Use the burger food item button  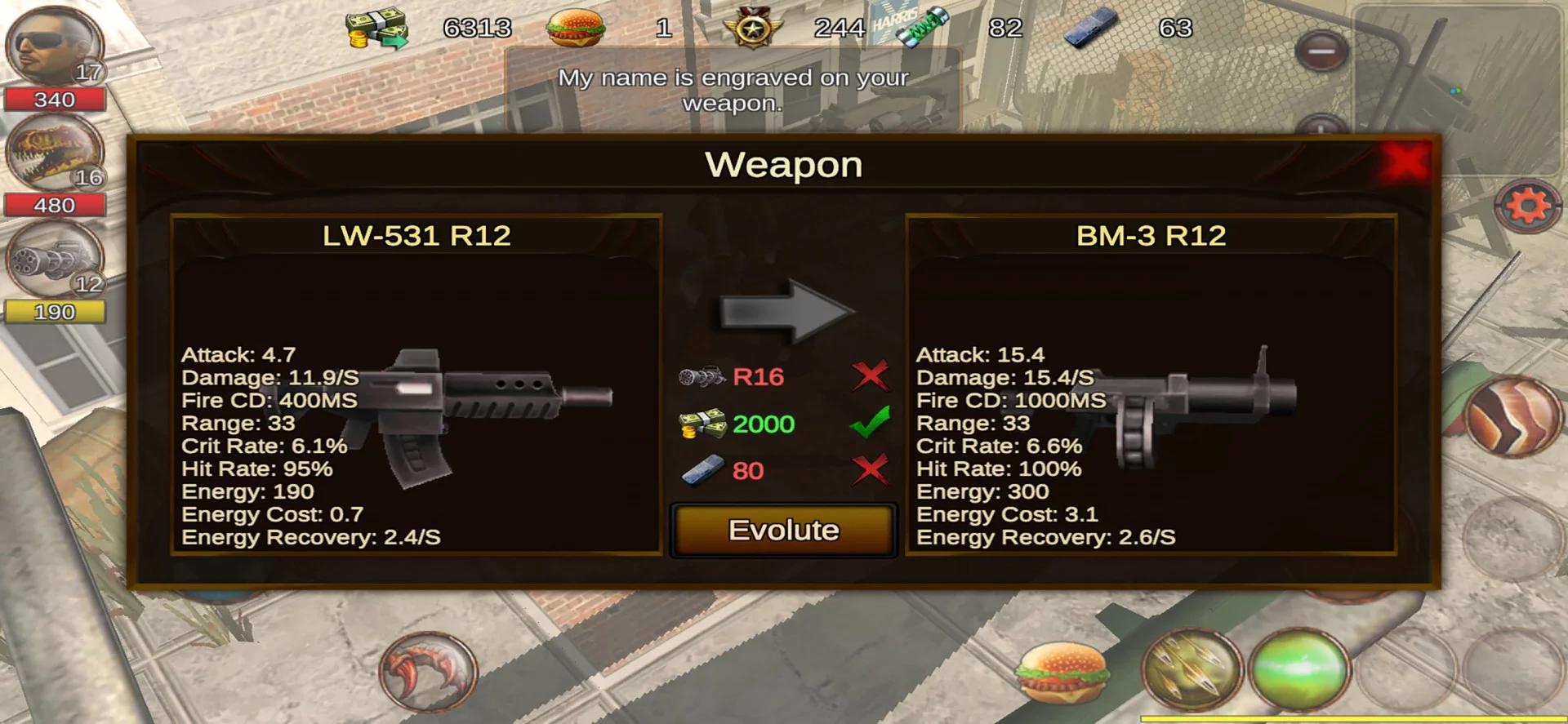[x=1062, y=673]
